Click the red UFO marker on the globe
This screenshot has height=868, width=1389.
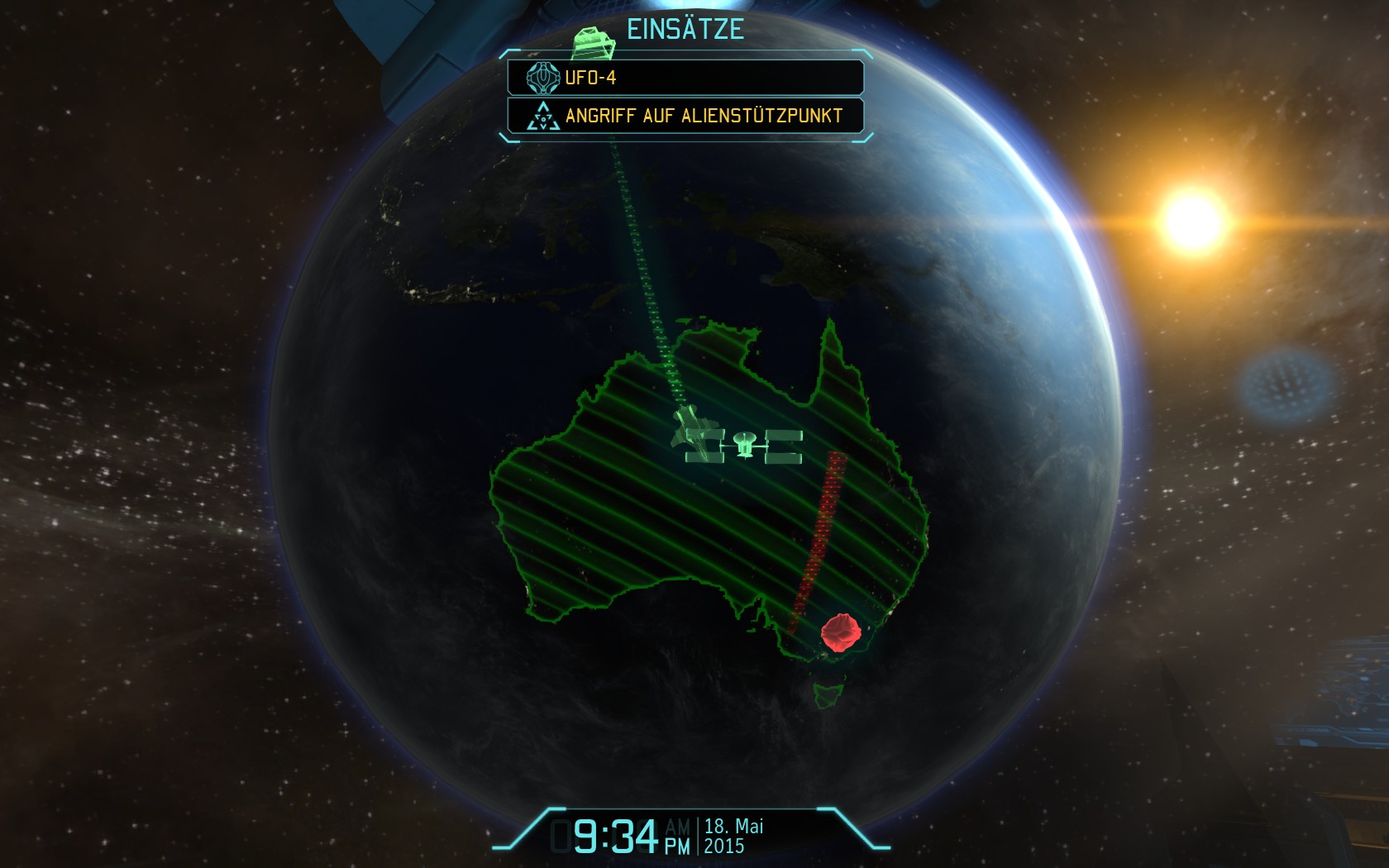pos(841,632)
